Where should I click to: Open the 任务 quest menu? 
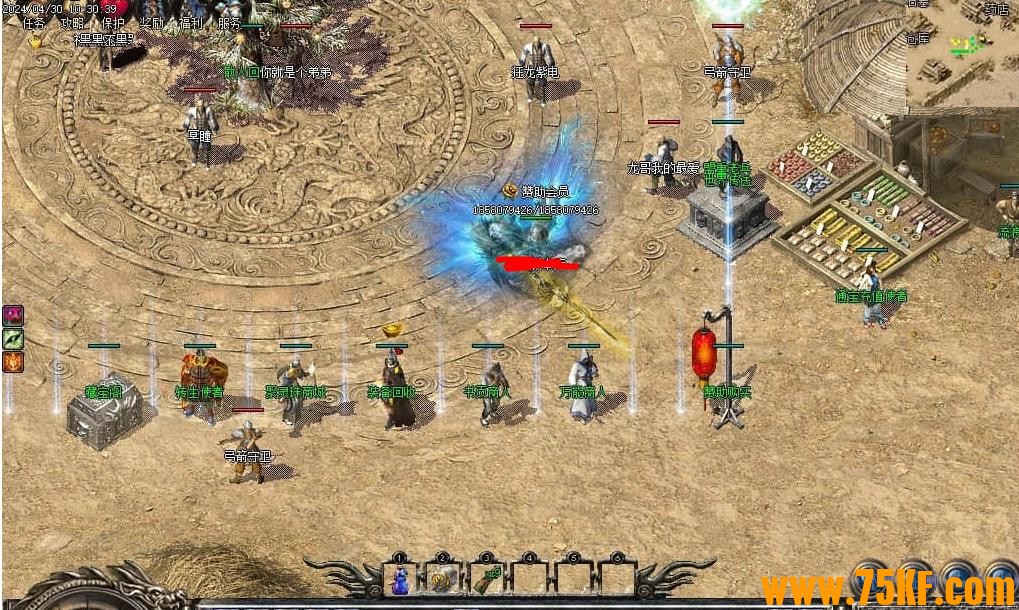coord(34,23)
